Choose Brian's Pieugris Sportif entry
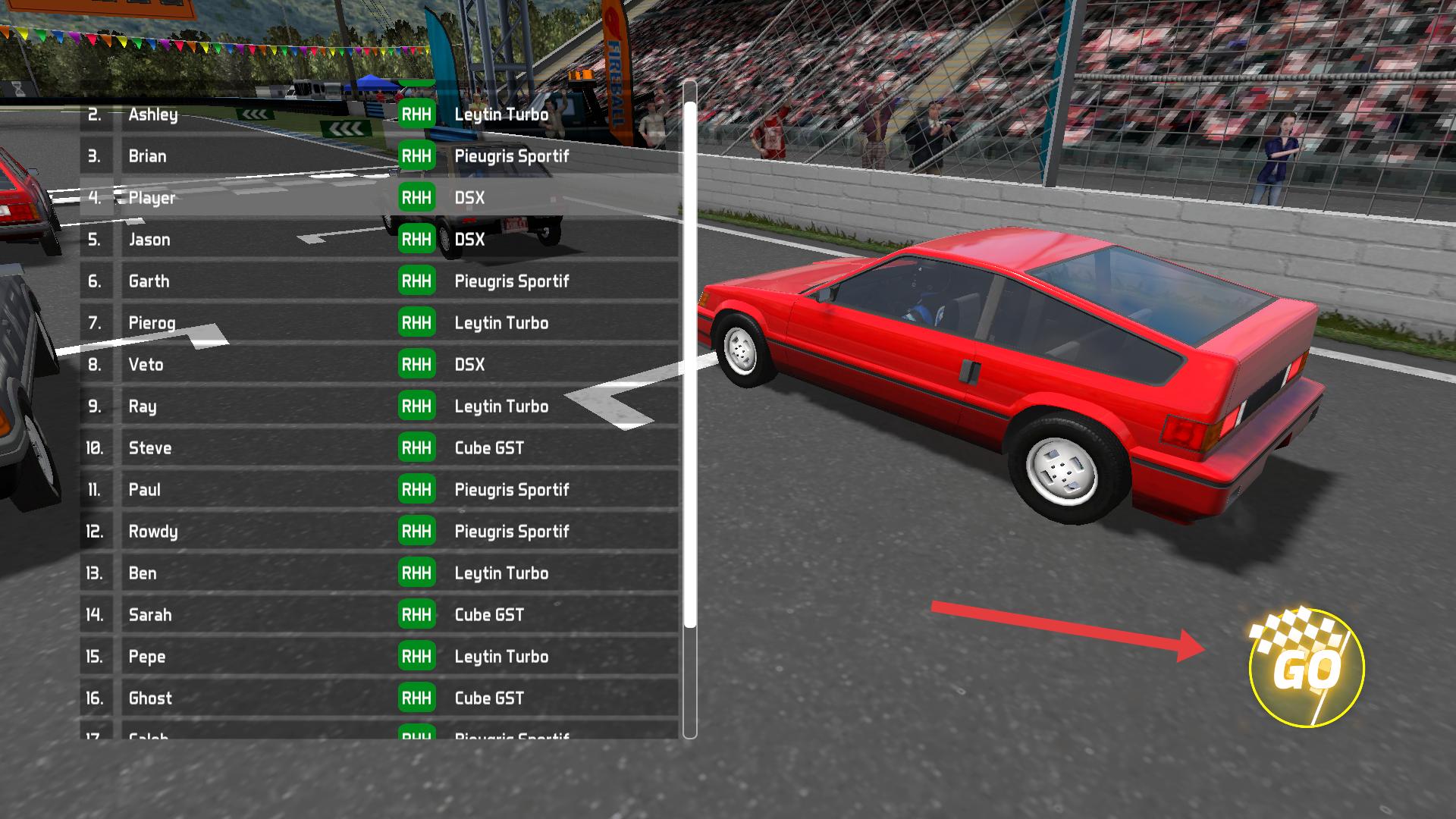Screen dimensions: 1456x819 (379, 156)
